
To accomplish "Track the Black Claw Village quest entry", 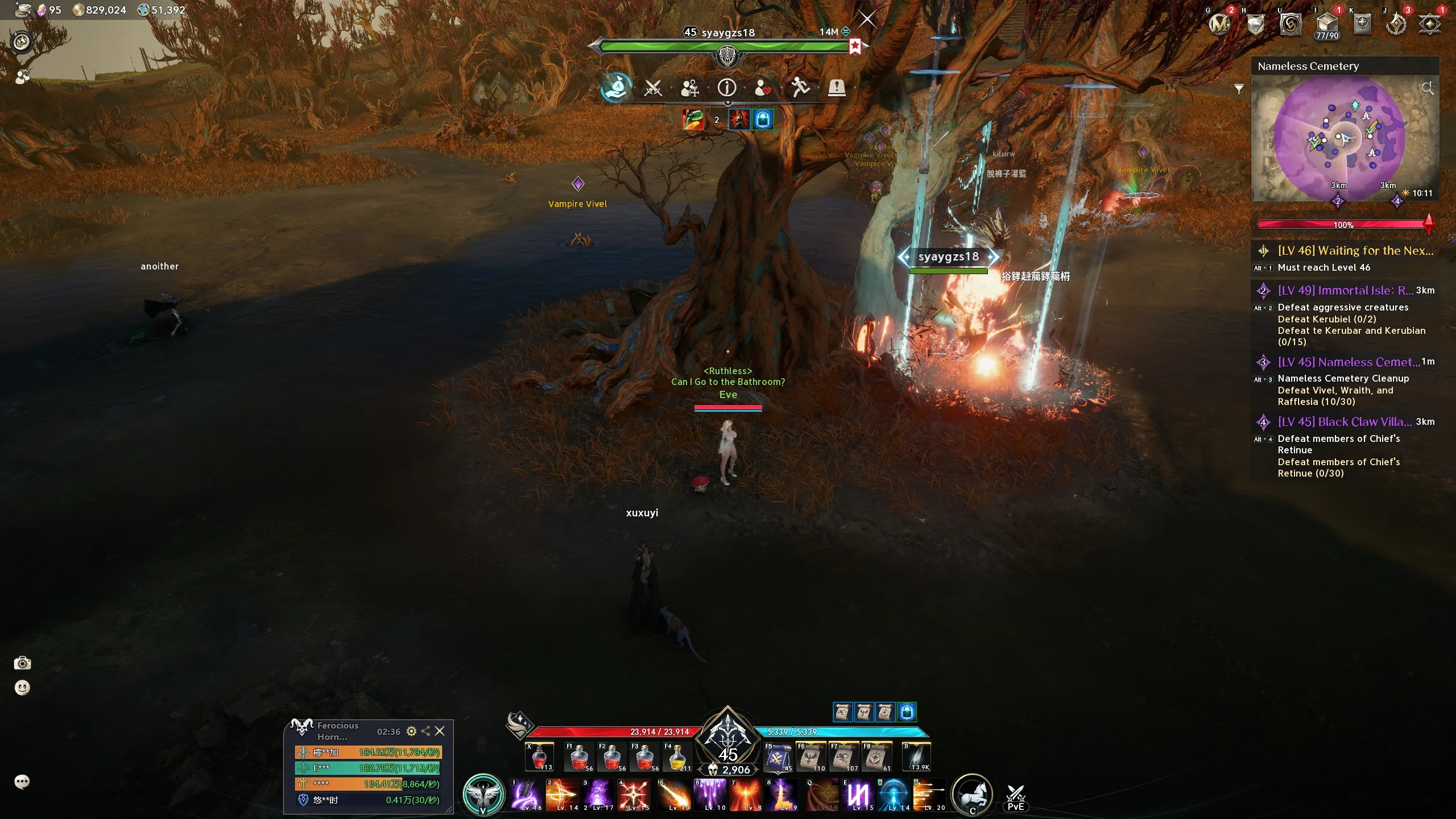I will click(x=1345, y=422).
